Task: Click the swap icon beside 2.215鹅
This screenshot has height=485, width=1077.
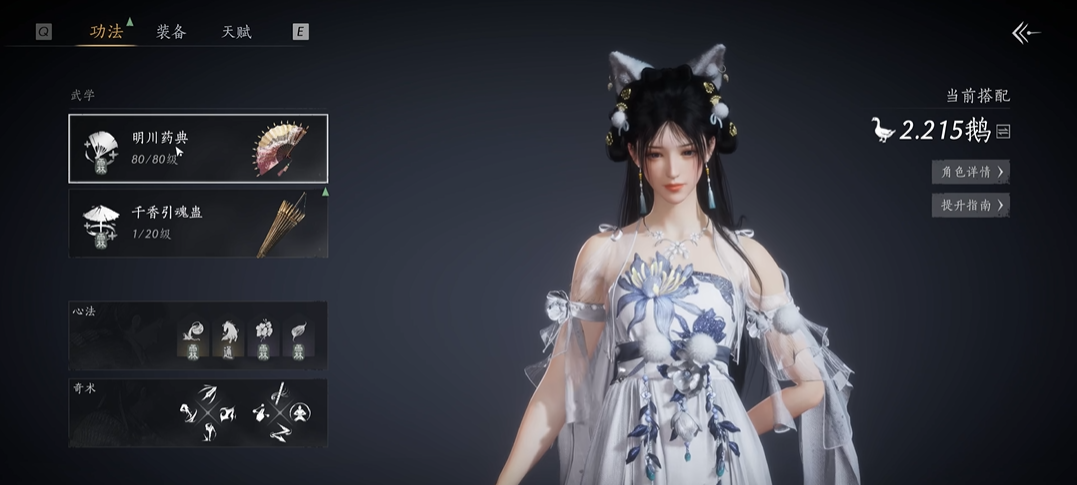Action: 1003,131
